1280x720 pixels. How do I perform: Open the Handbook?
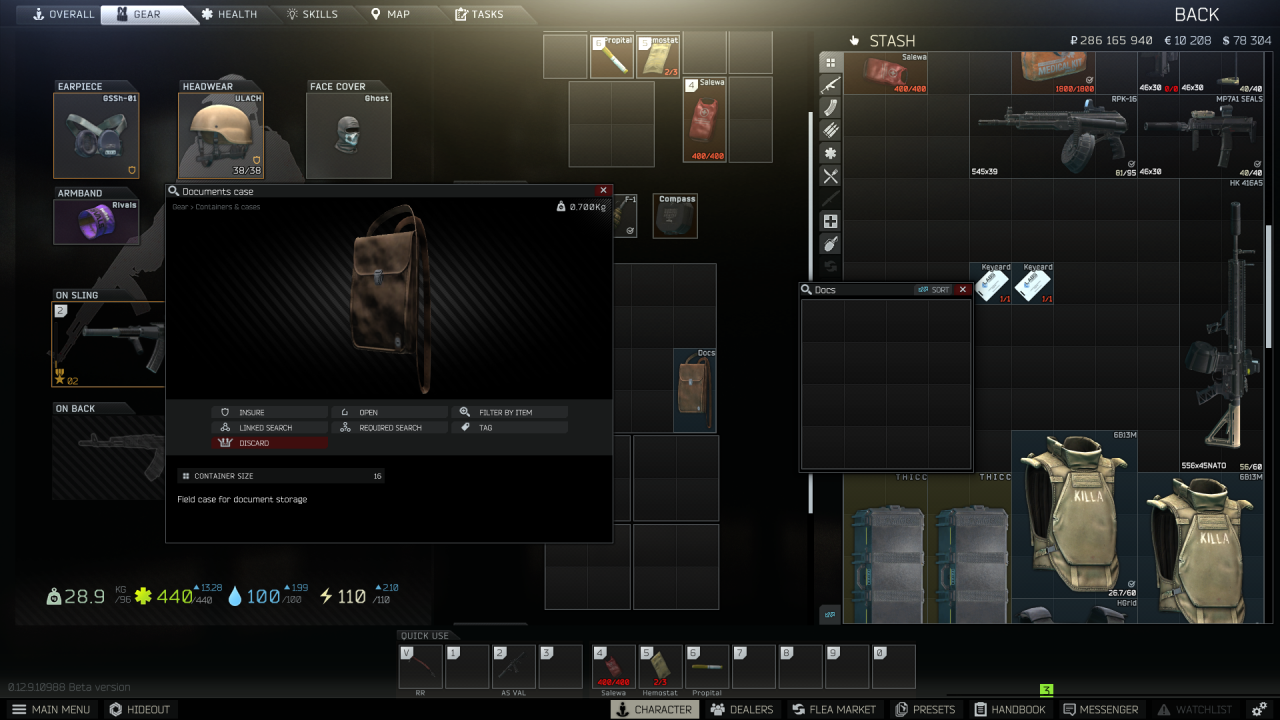click(1010, 709)
